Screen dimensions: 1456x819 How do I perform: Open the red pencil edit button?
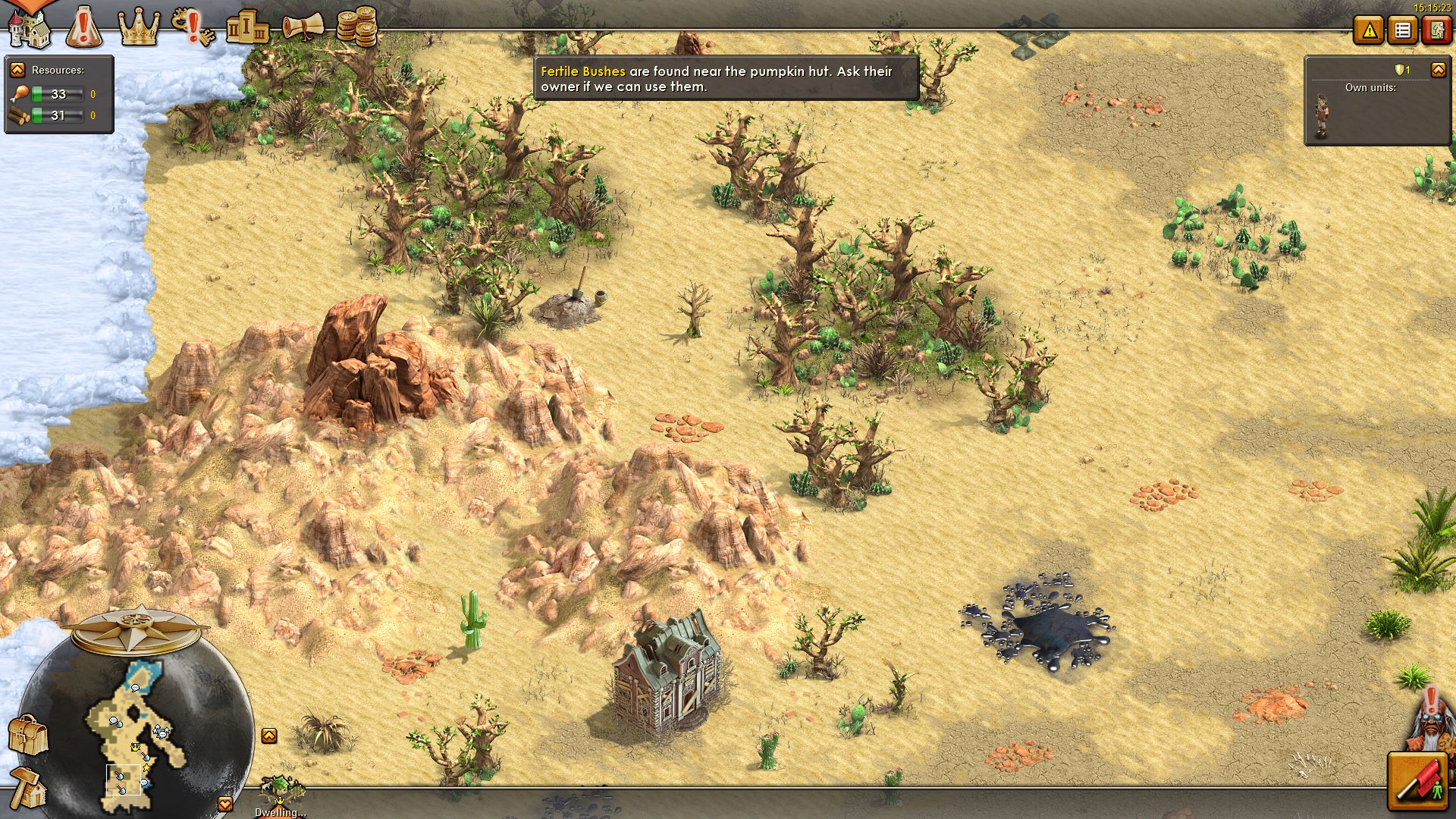point(1417,781)
